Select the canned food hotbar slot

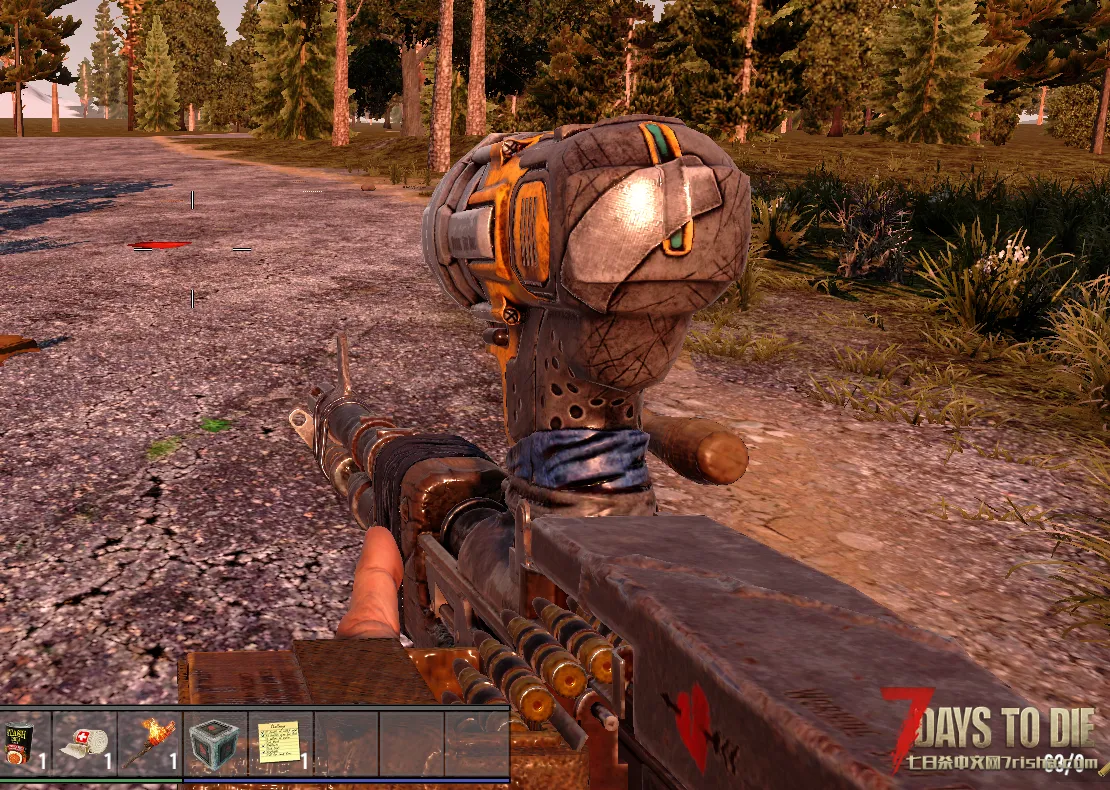click(22, 743)
